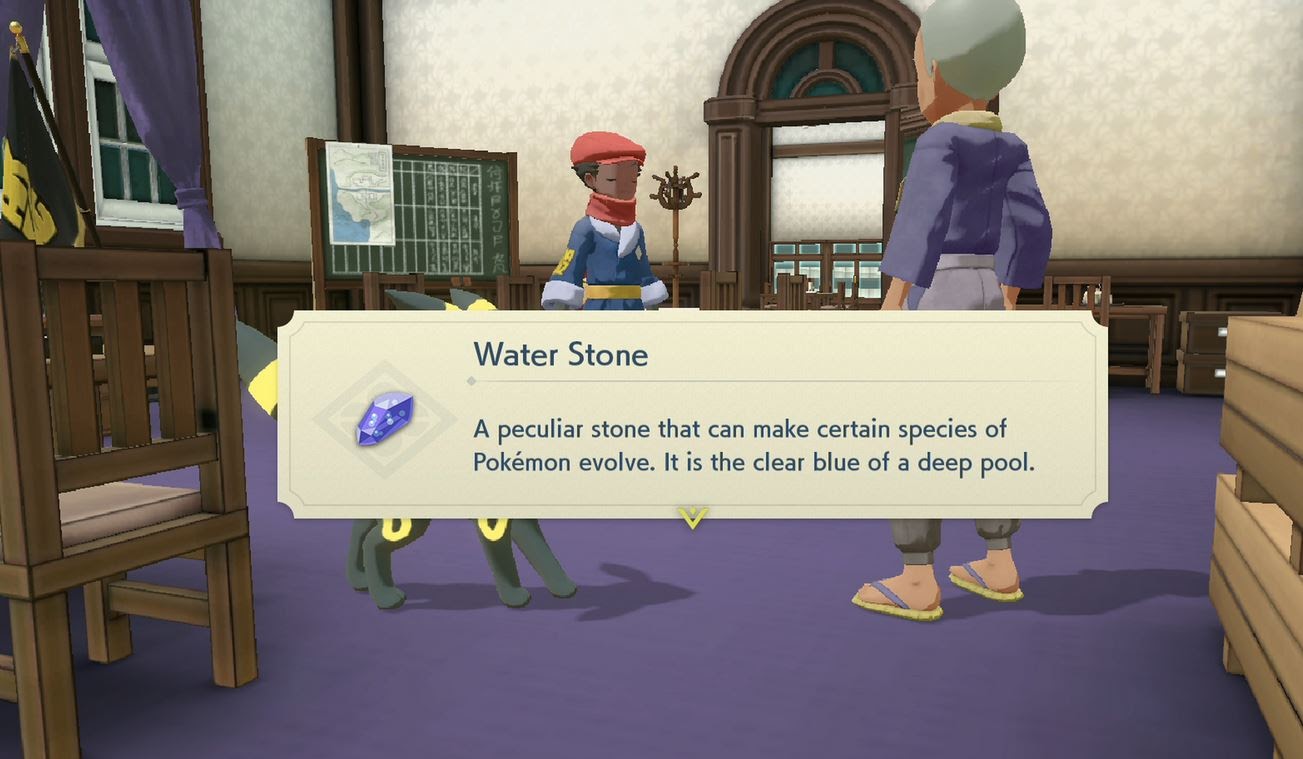
Task: Expand the dialog with the down chevron
Action: tap(692, 514)
